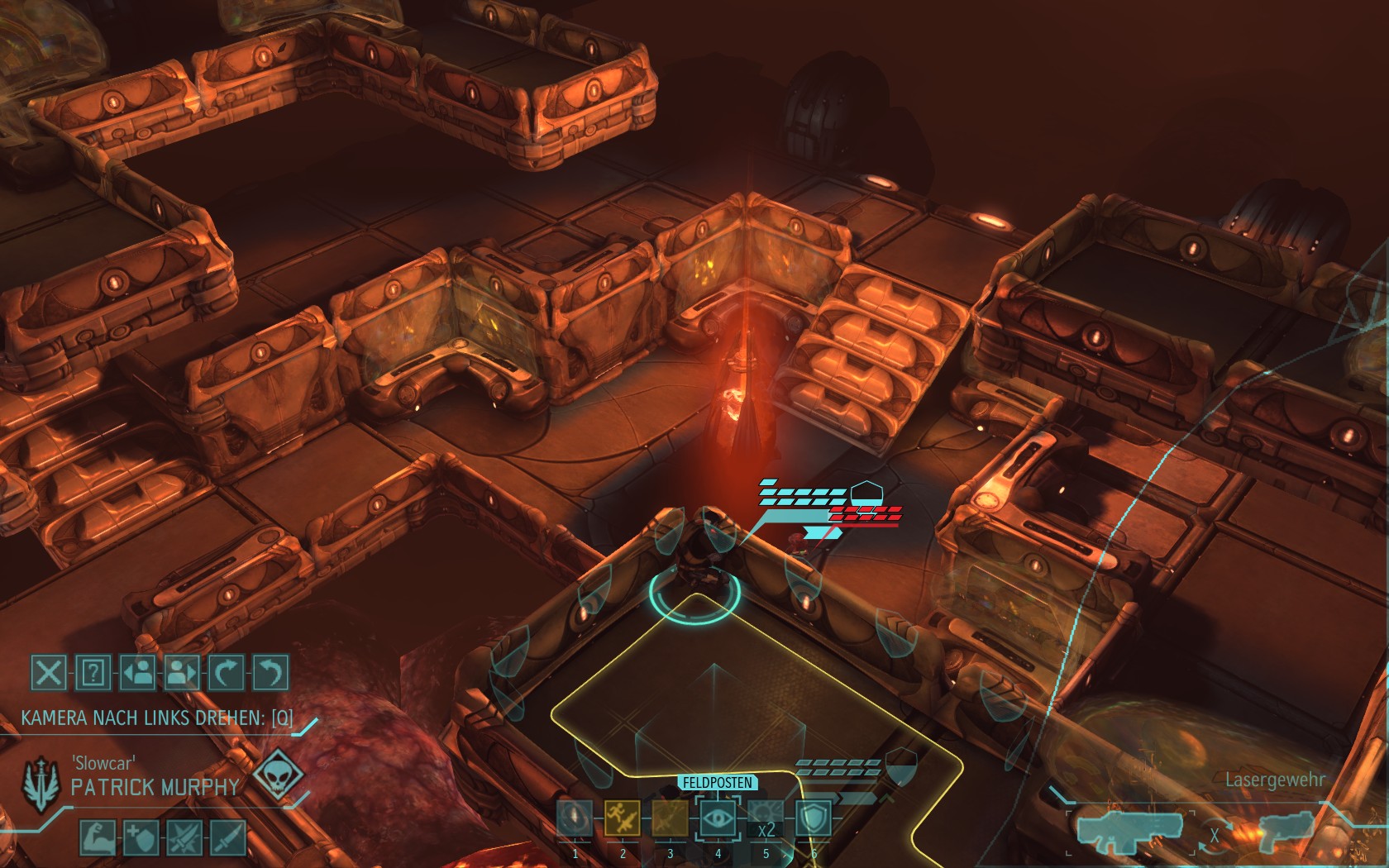Show the shield with plus perk icon
1389x868 pixels.
click(x=141, y=837)
